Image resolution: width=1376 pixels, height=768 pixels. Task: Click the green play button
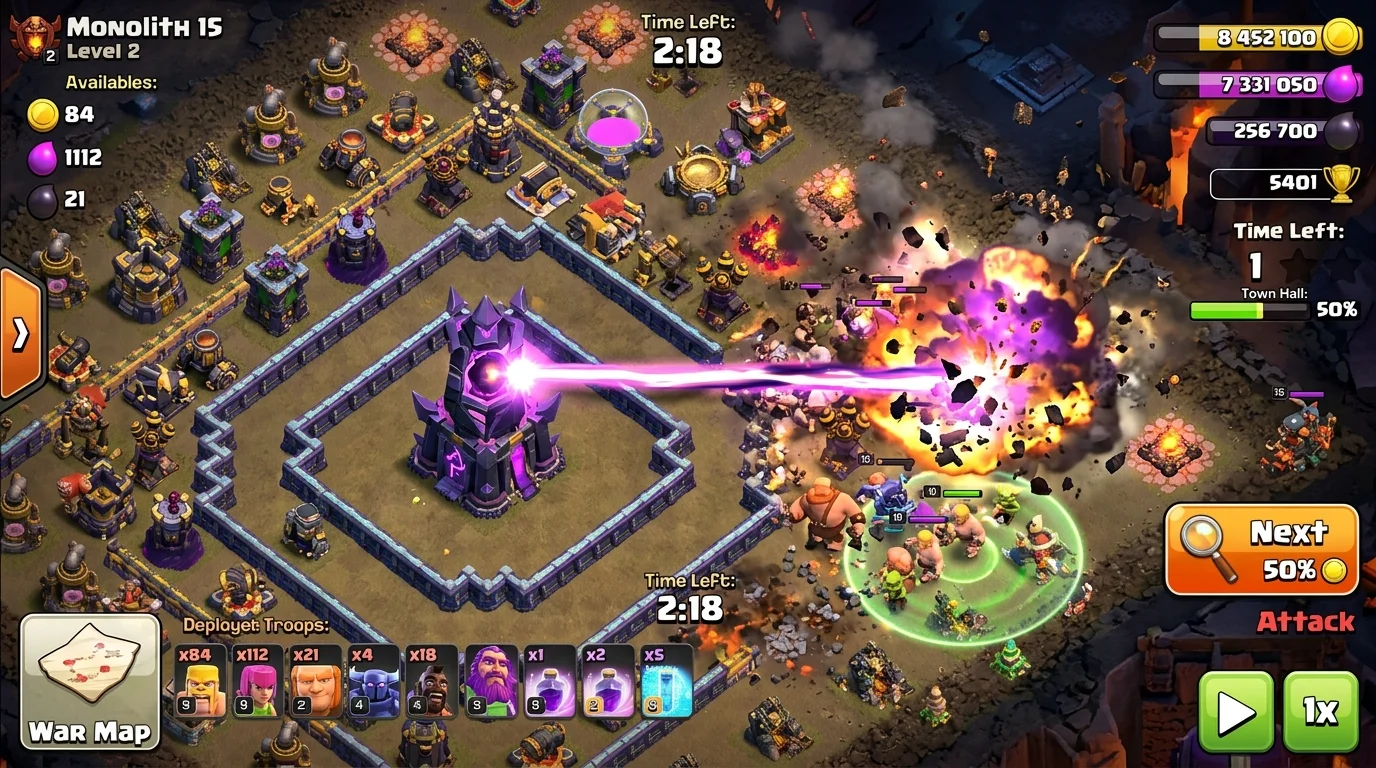[1236, 711]
